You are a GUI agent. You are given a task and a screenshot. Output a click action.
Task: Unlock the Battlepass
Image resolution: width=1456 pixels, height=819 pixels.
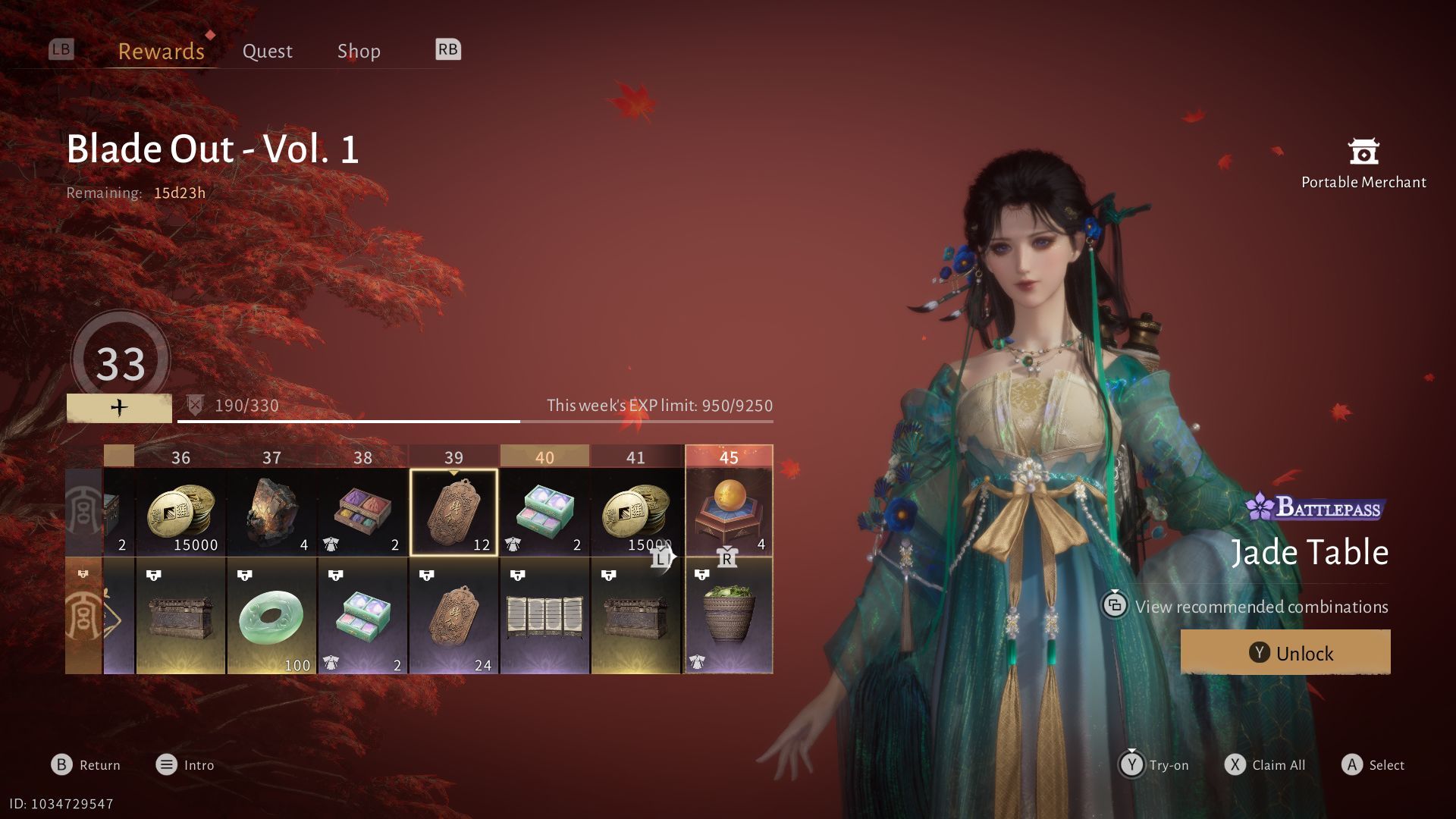pyautogui.click(x=1285, y=652)
